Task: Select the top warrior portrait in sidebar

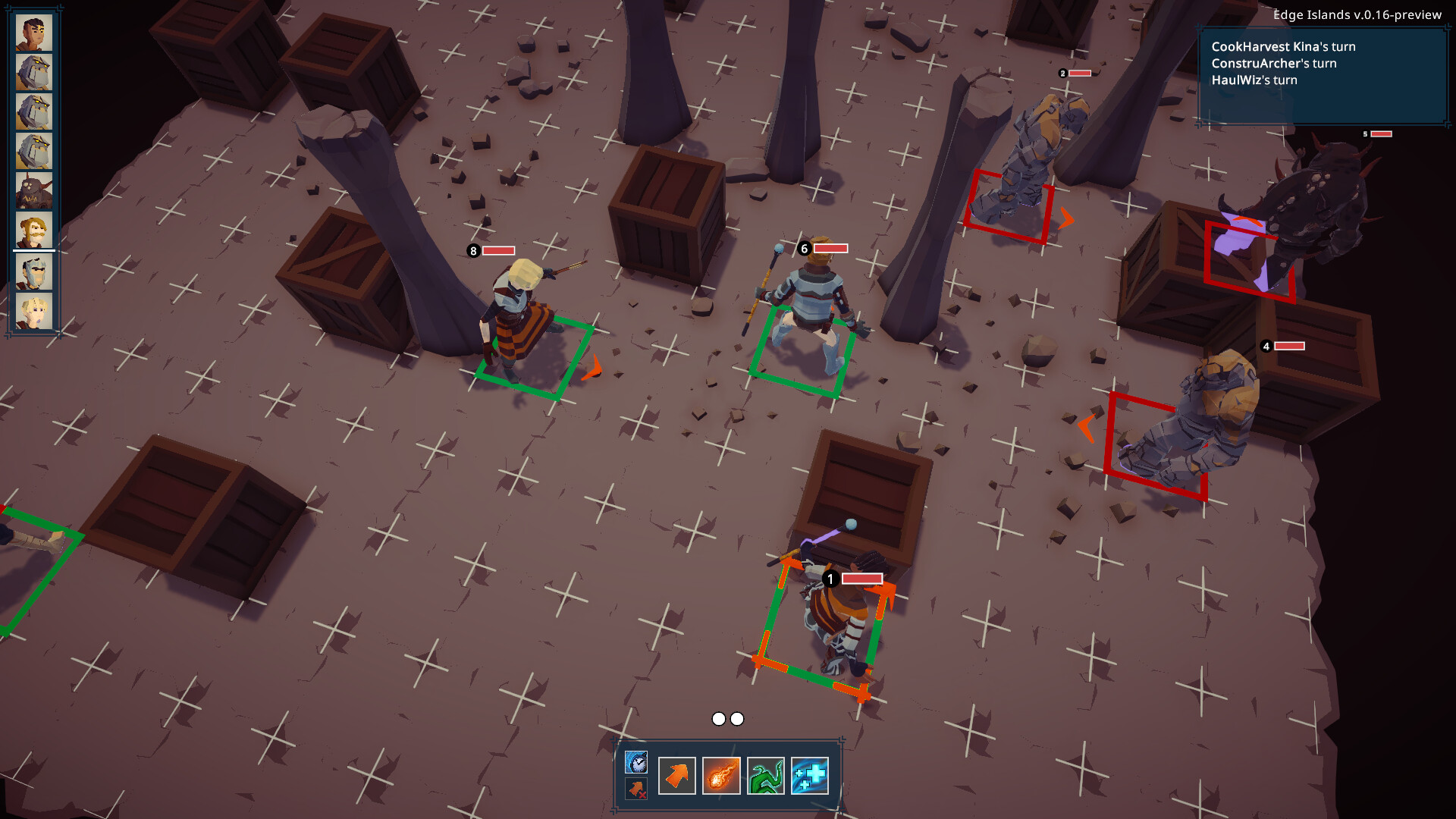Action: (33, 34)
